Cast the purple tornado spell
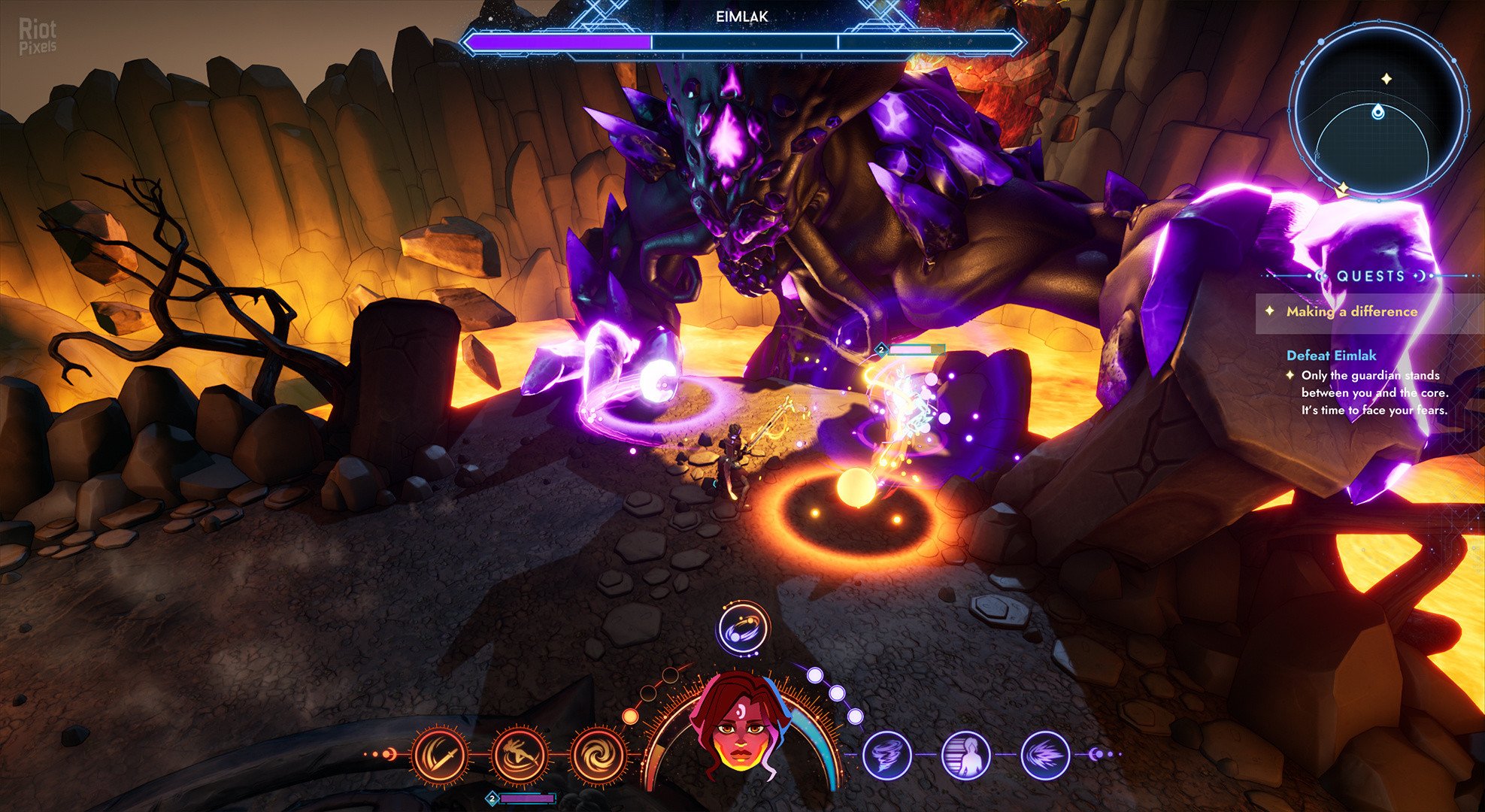 887,754
